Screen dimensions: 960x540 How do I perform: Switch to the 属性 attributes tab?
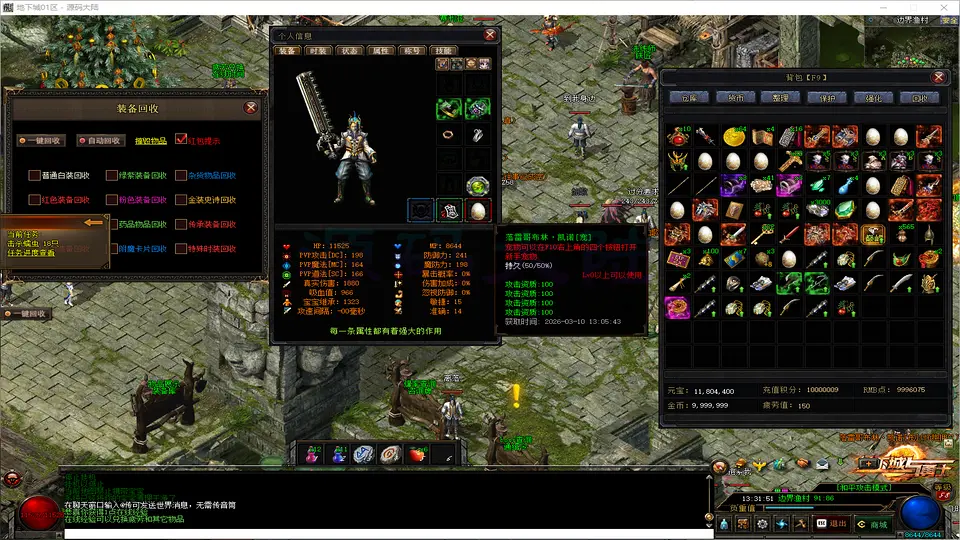tap(380, 50)
